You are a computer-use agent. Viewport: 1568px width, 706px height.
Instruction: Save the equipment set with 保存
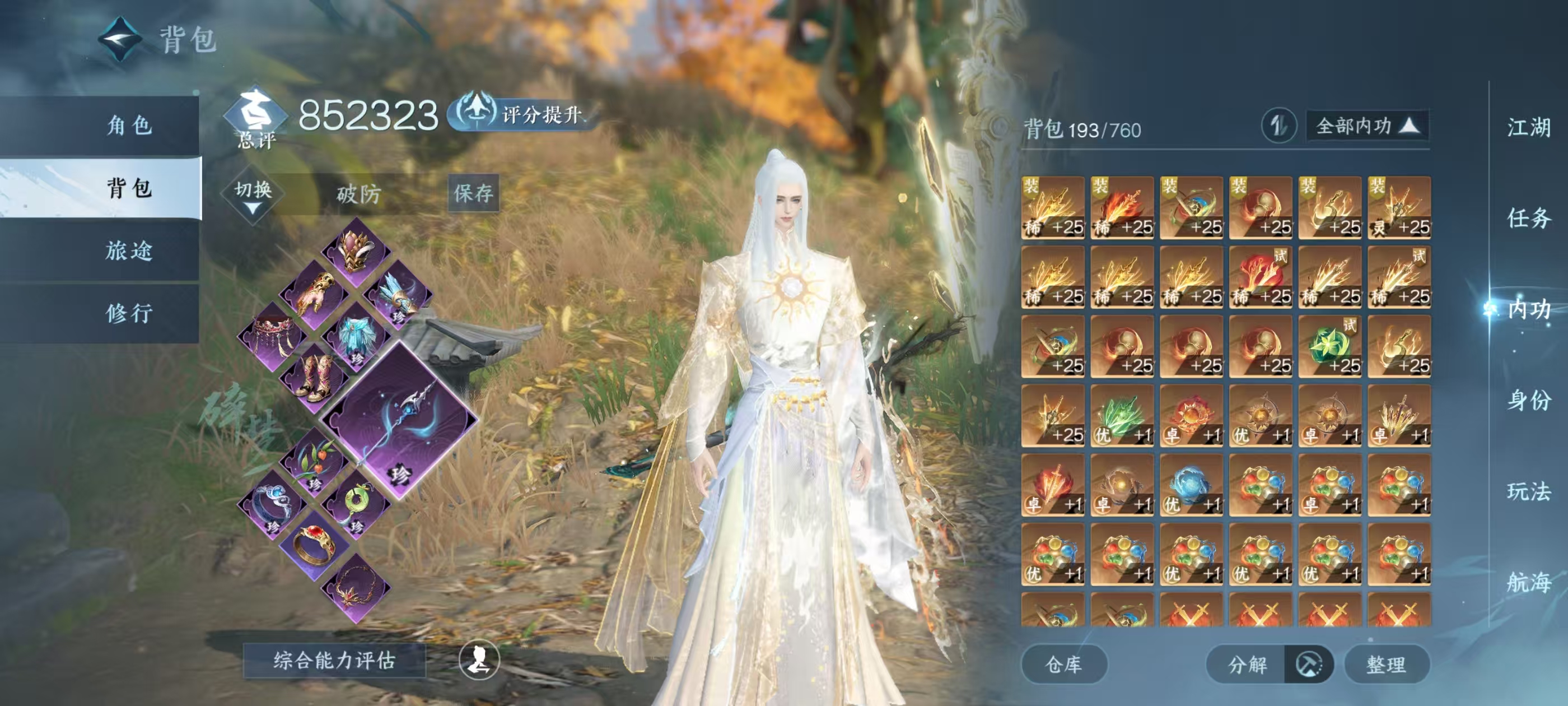click(x=474, y=193)
